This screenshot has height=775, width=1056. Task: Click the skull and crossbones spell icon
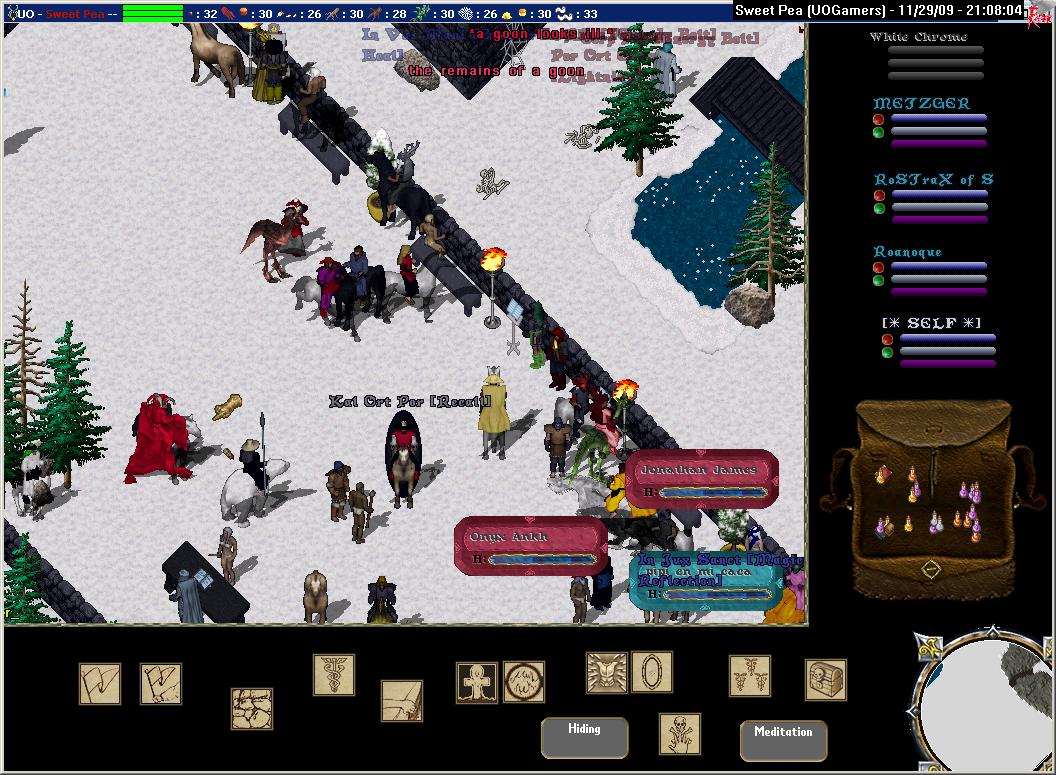(680, 734)
